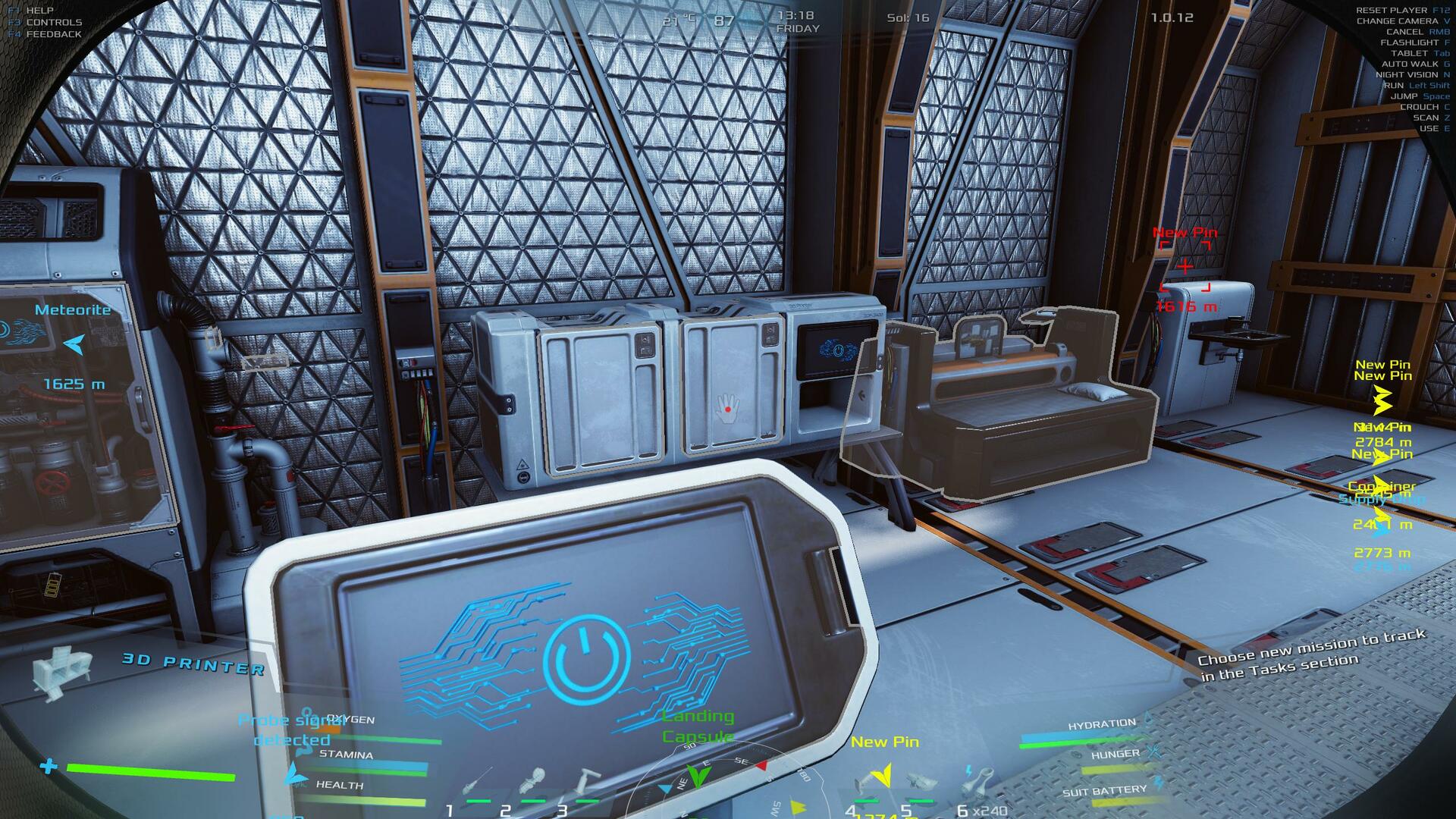Image resolution: width=1456 pixels, height=819 pixels.
Task: Select hotbar slot 6 with x240 stack
Action: click(x=978, y=783)
